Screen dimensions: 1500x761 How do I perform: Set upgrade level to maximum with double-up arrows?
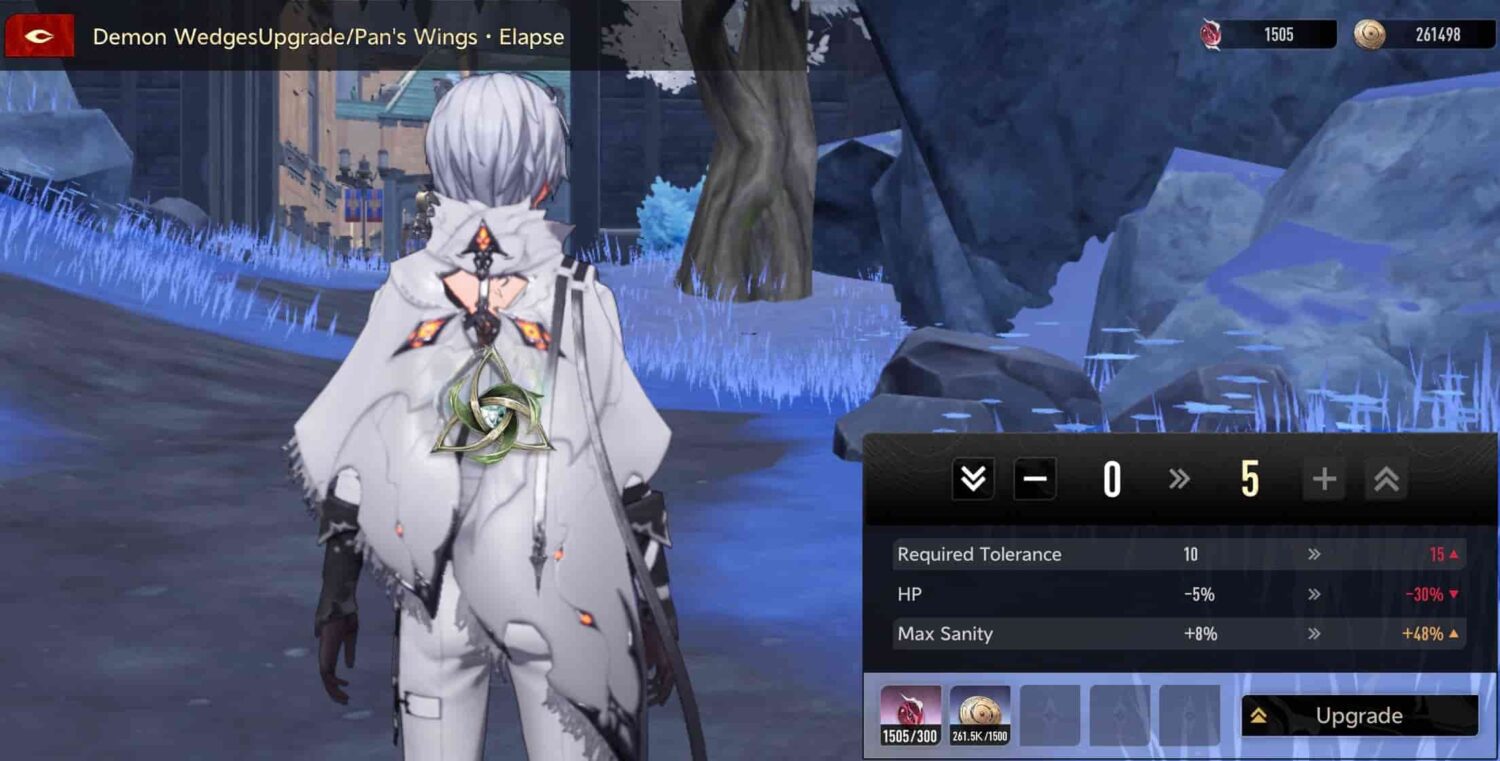1385,478
